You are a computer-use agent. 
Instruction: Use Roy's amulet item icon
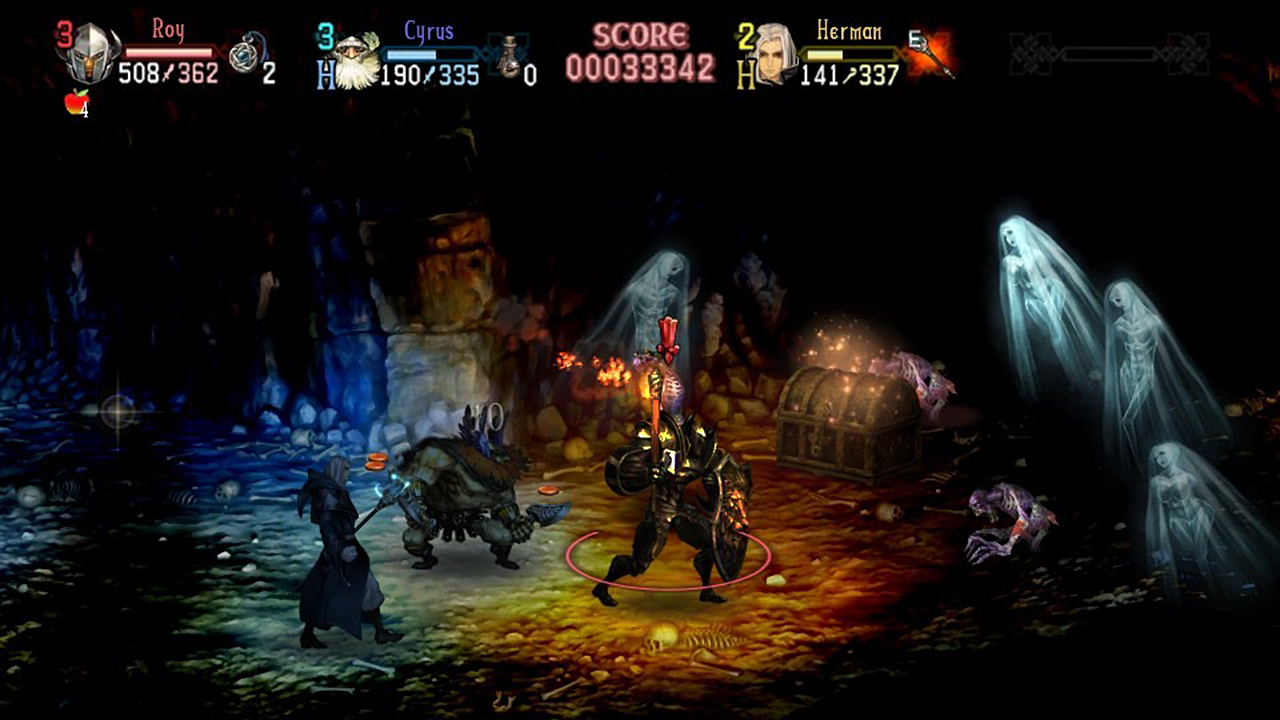pyautogui.click(x=243, y=55)
